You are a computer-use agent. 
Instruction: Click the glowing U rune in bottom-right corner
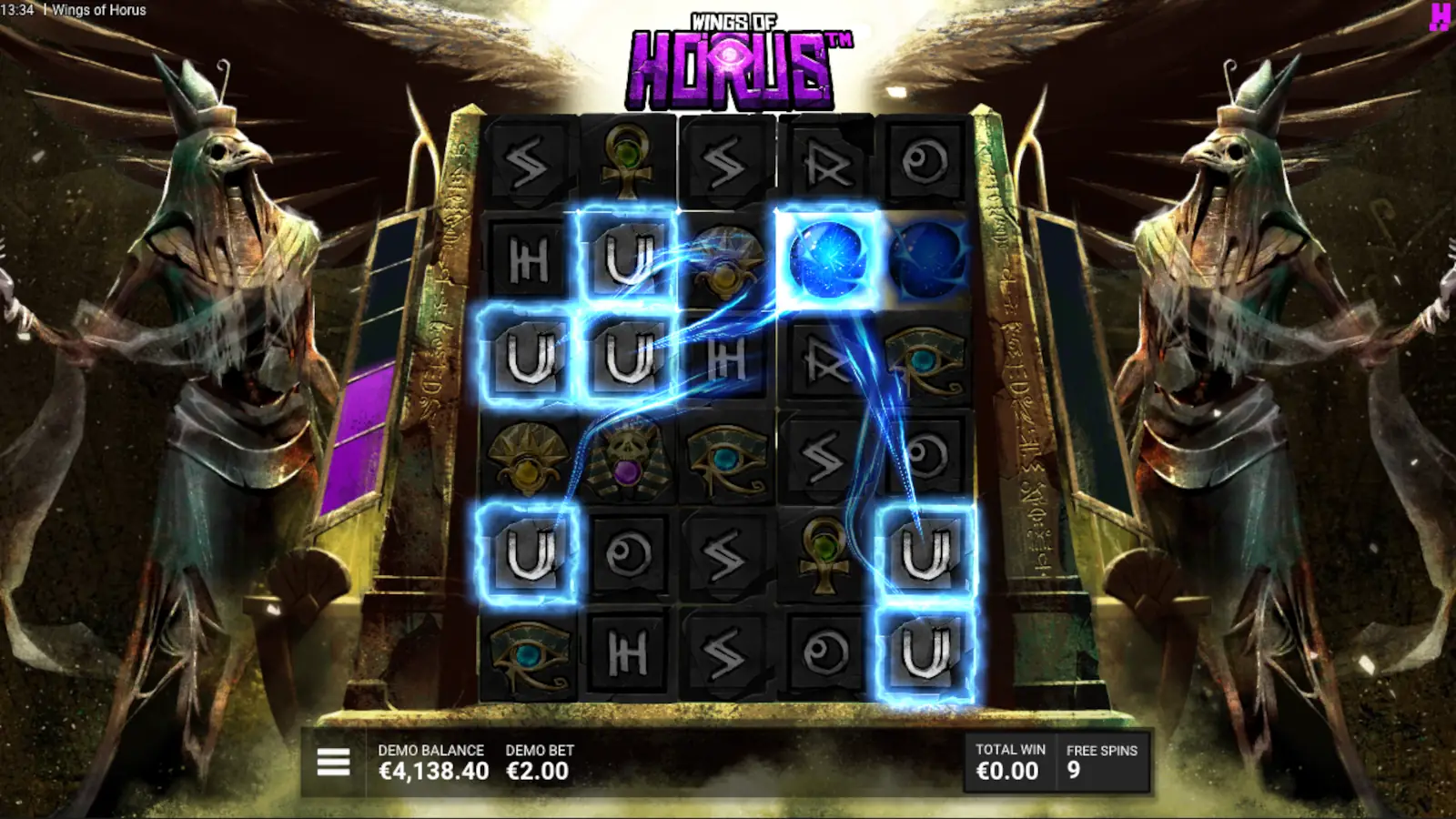[x=925, y=651]
